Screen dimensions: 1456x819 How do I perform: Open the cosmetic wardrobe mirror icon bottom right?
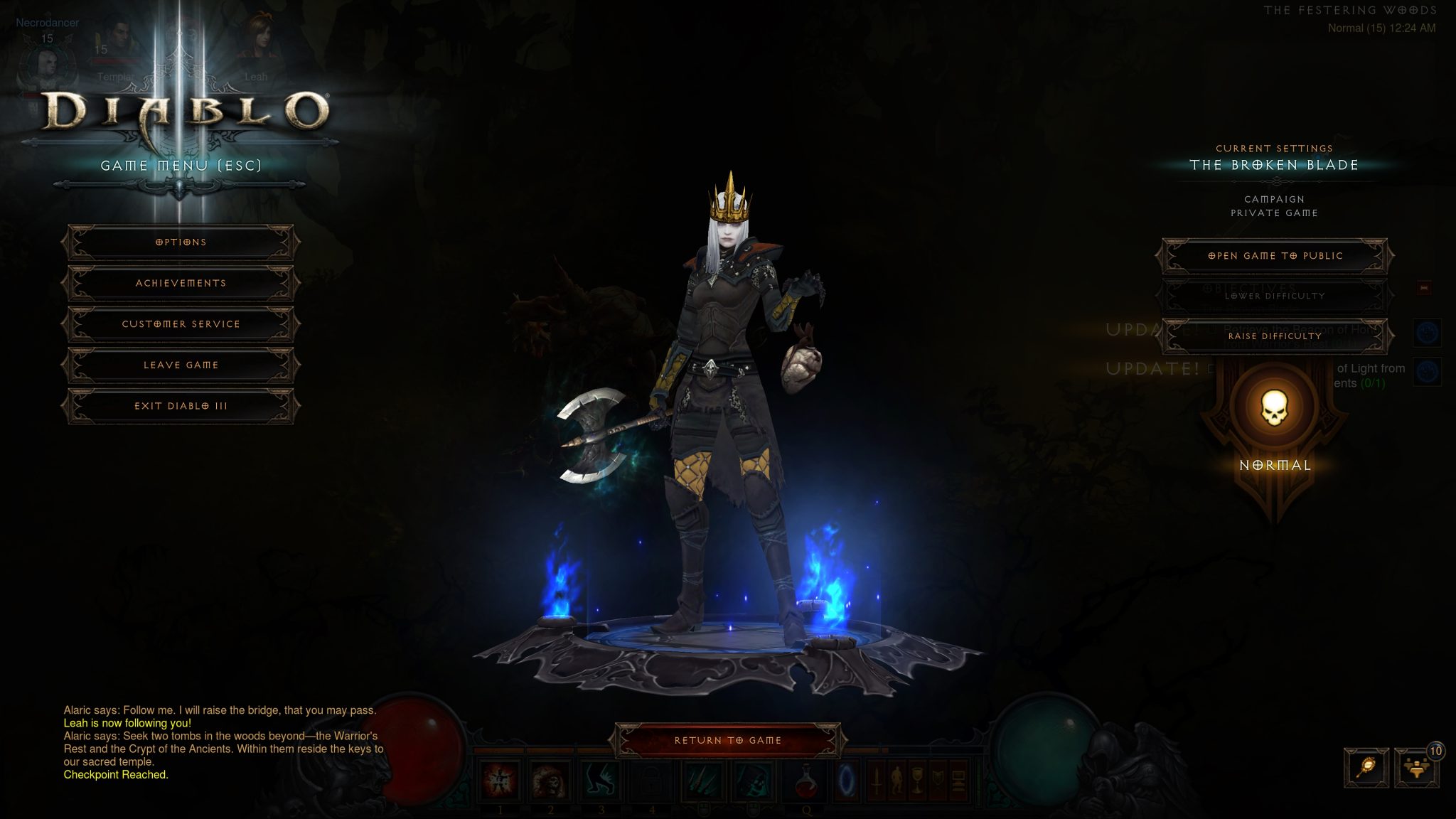point(1366,768)
